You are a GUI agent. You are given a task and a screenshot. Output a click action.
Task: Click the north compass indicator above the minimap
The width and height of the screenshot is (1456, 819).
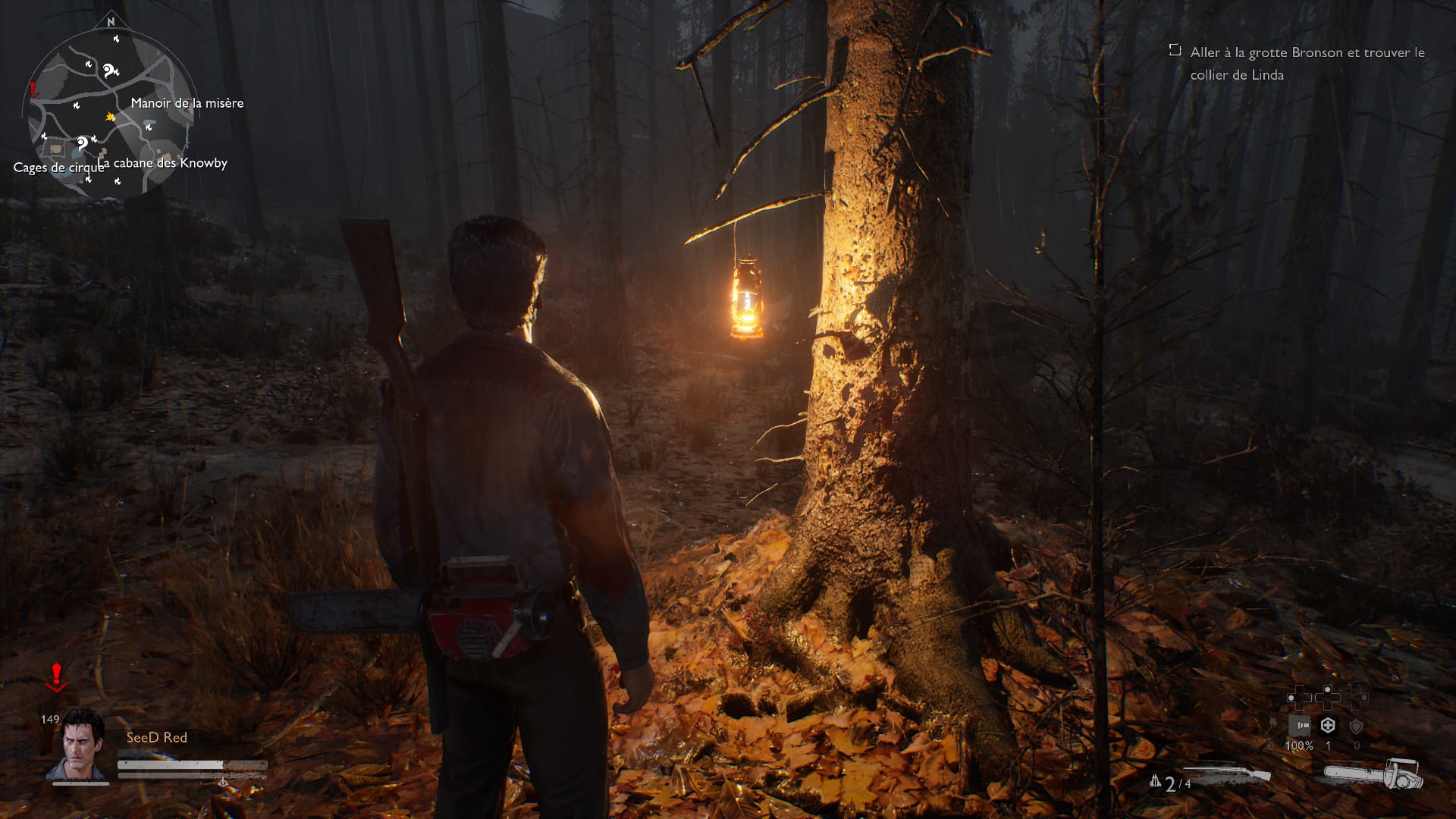[111, 22]
